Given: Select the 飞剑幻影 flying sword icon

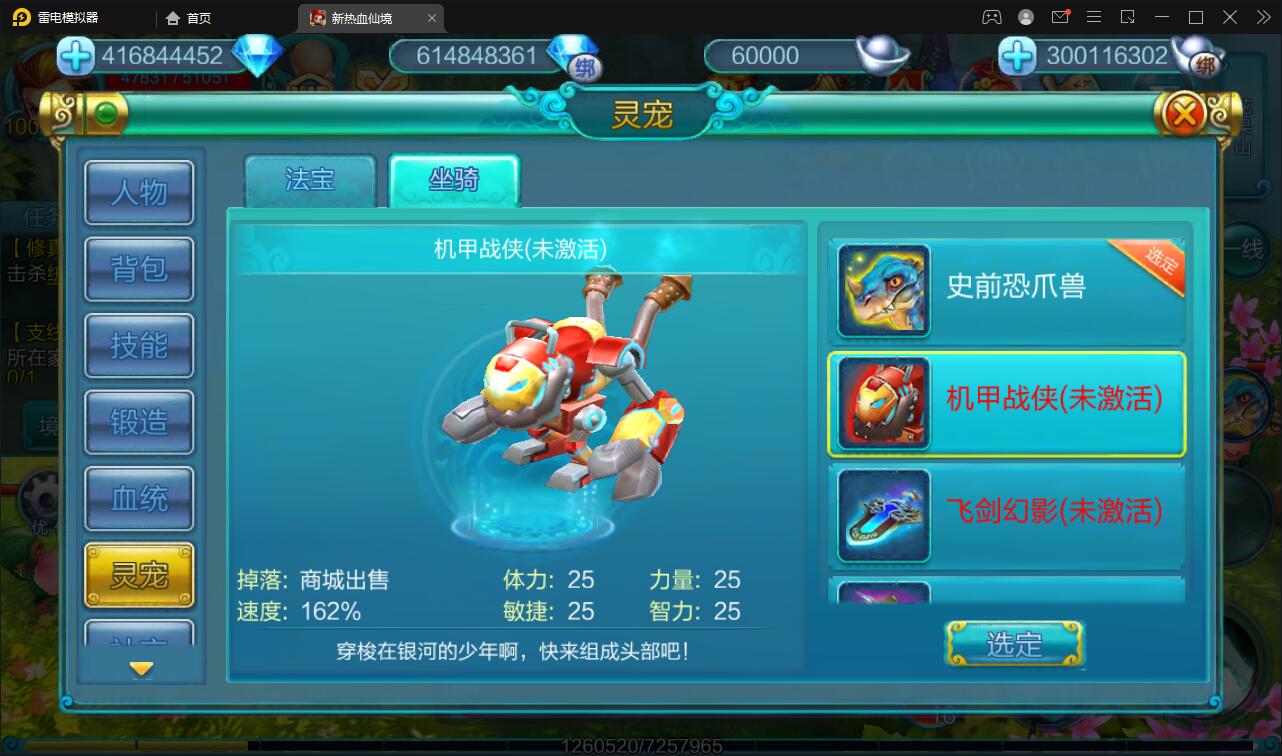Looking at the screenshot, I should (882, 515).
